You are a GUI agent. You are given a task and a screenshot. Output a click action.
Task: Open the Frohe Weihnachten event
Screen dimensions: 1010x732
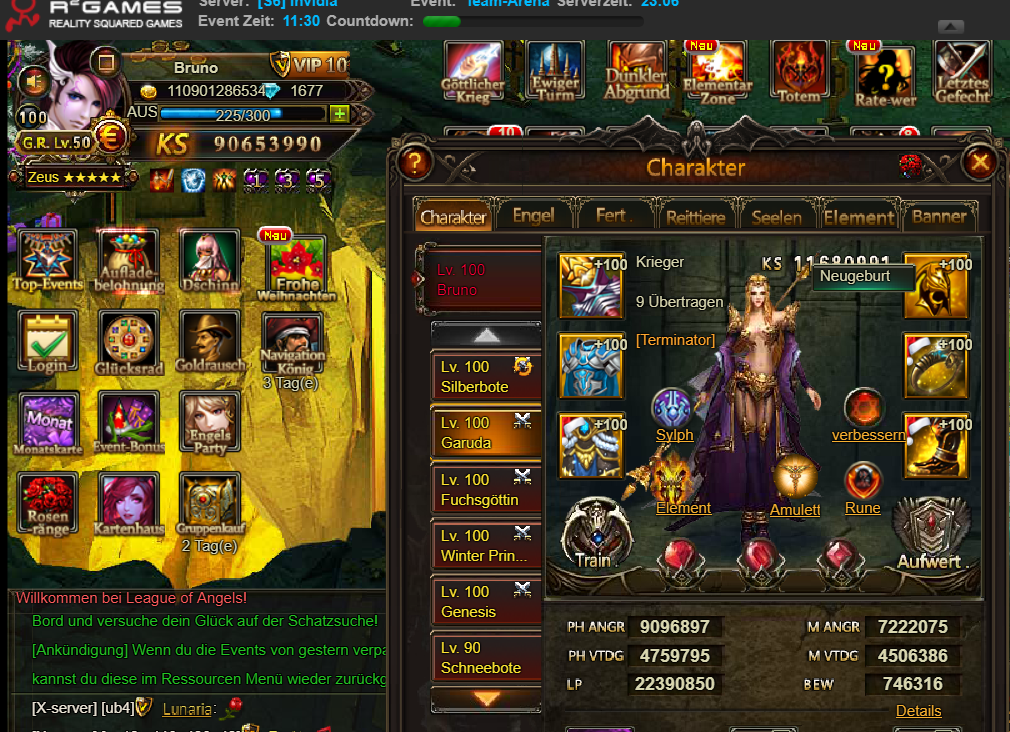[x=296, y=265]
